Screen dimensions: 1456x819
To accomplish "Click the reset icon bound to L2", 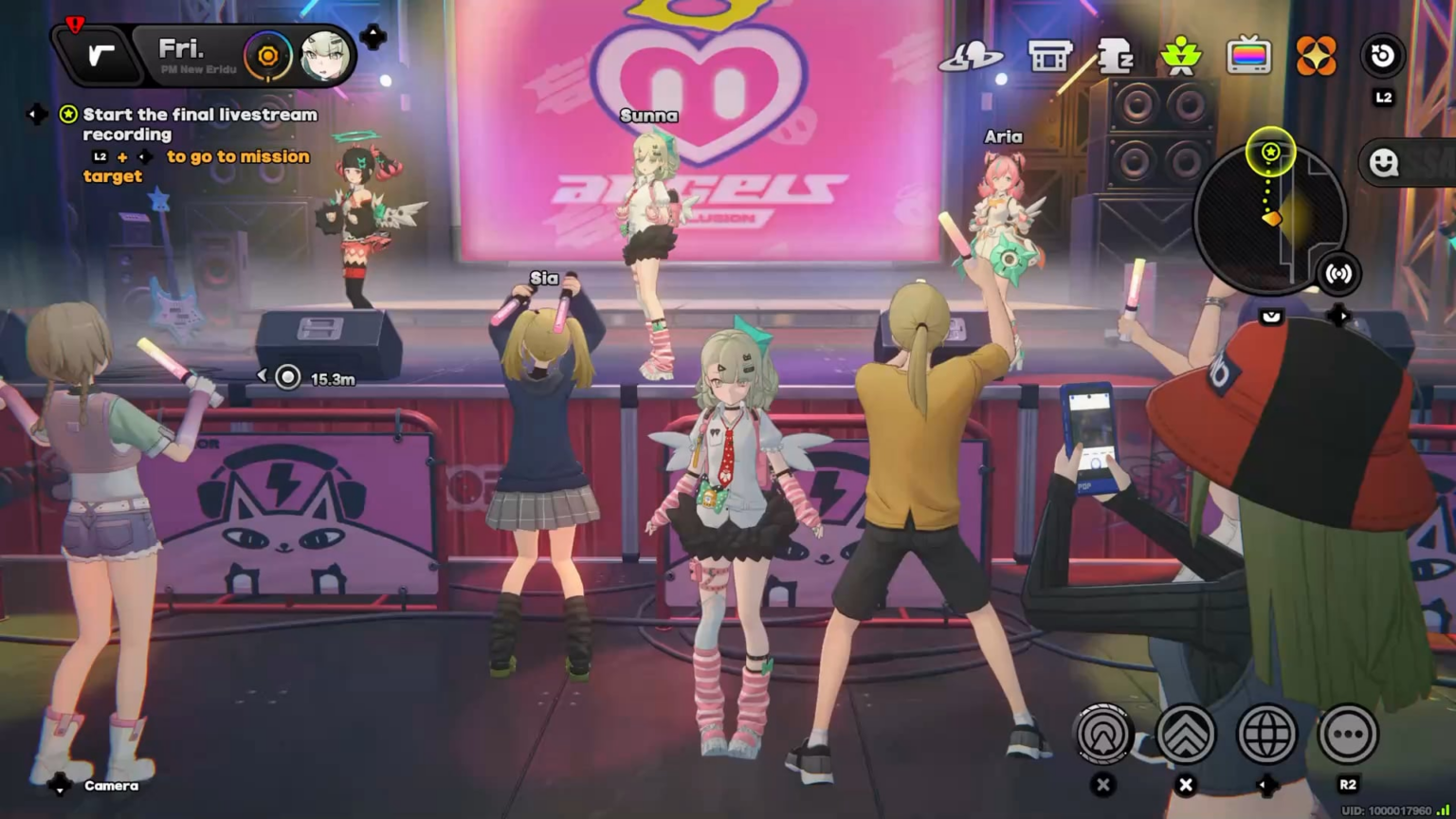I will pyautogui.click(x=1382, y=57).
